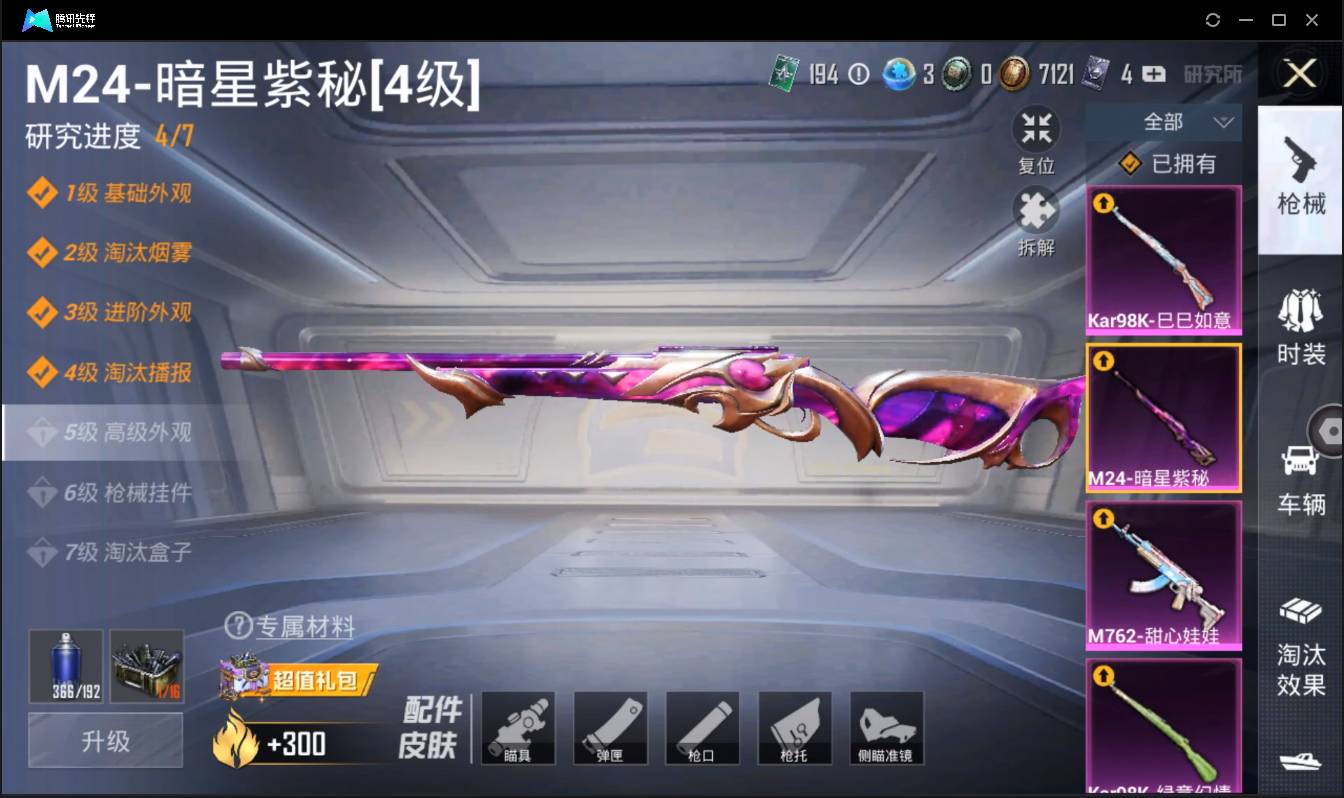Open the 弹匣 magazine skin slot
Image resolution: width=1344 pixels, height=798 pixels.
(x=611, y=727)
